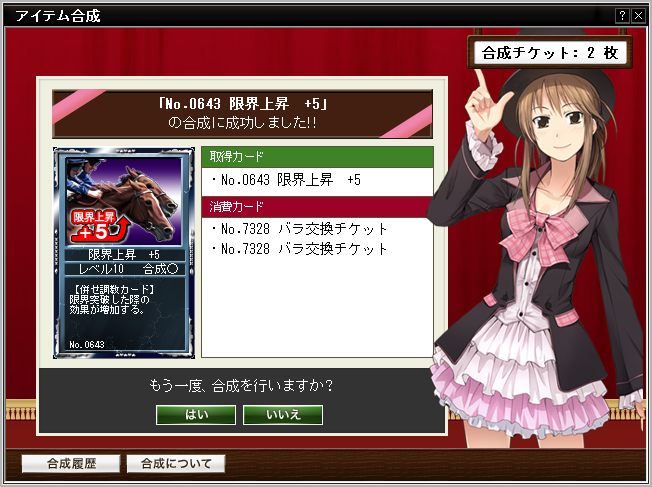Close the アイテム合成 window
652x487 pixels.
(x=638, y=16)
